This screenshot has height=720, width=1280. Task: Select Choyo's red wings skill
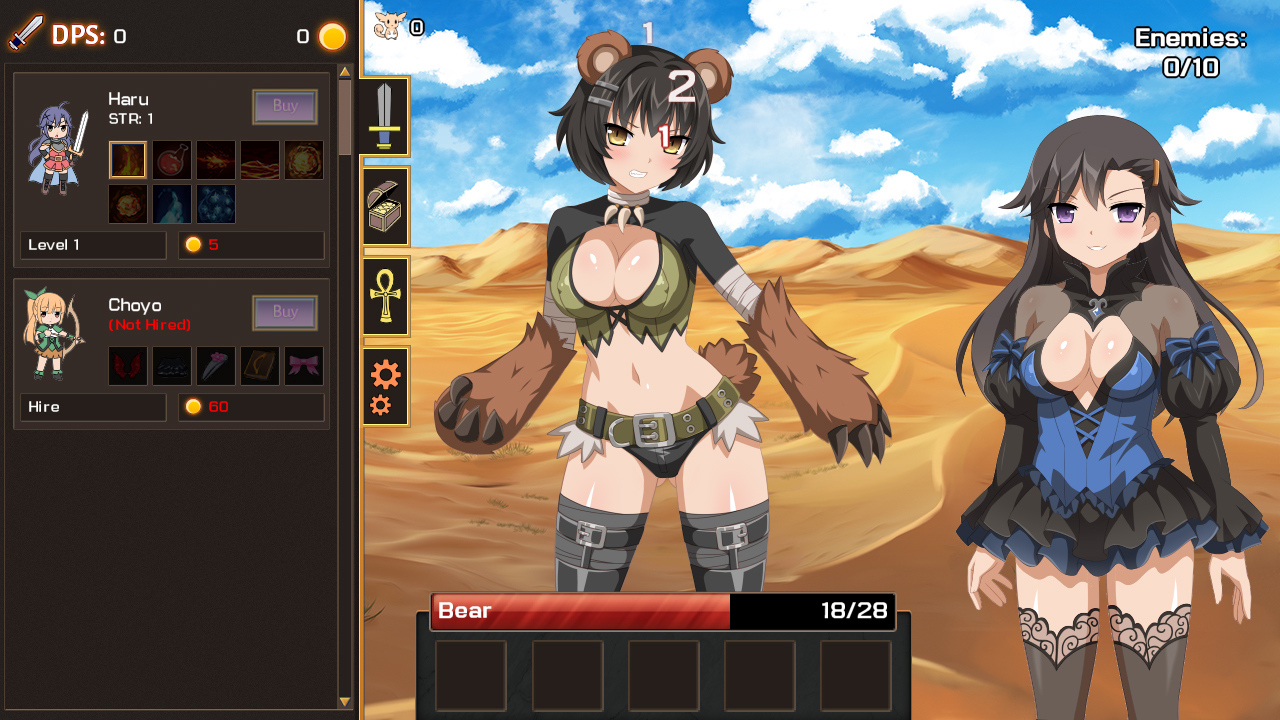tap(128, 365)
